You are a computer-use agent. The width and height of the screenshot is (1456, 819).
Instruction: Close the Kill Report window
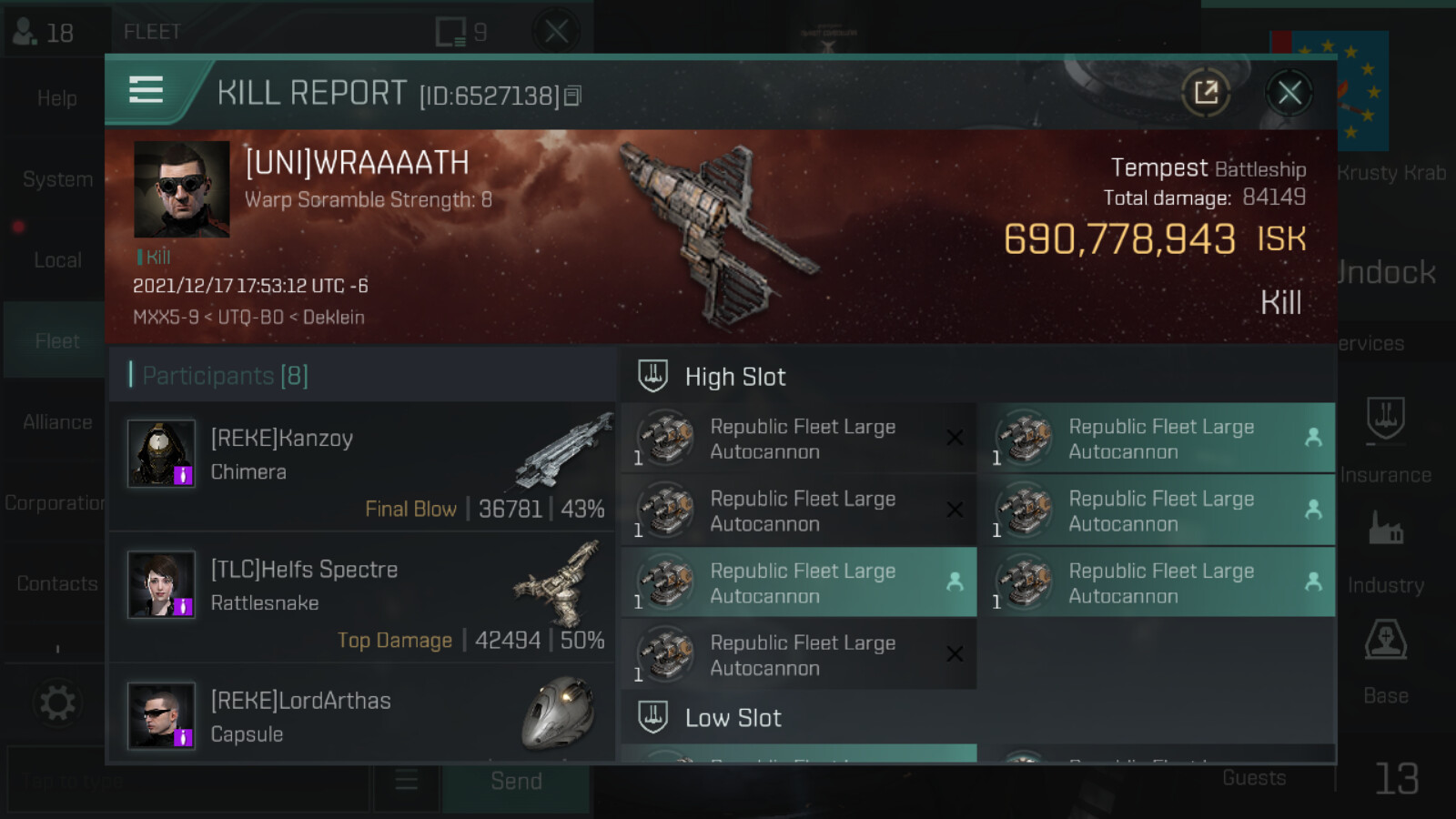coord(1289,93)
